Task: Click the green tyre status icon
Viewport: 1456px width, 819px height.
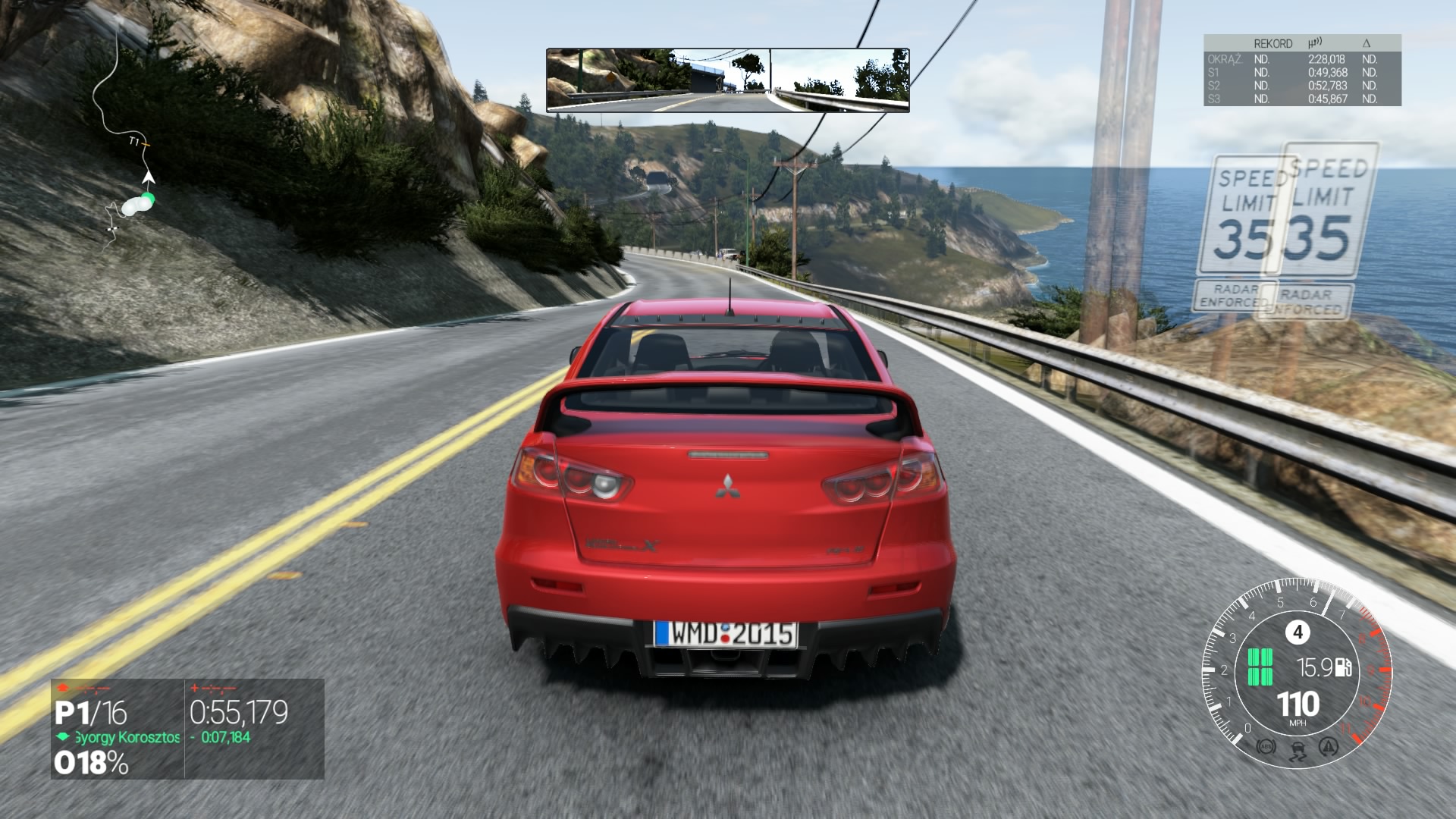Action: 1260,667
